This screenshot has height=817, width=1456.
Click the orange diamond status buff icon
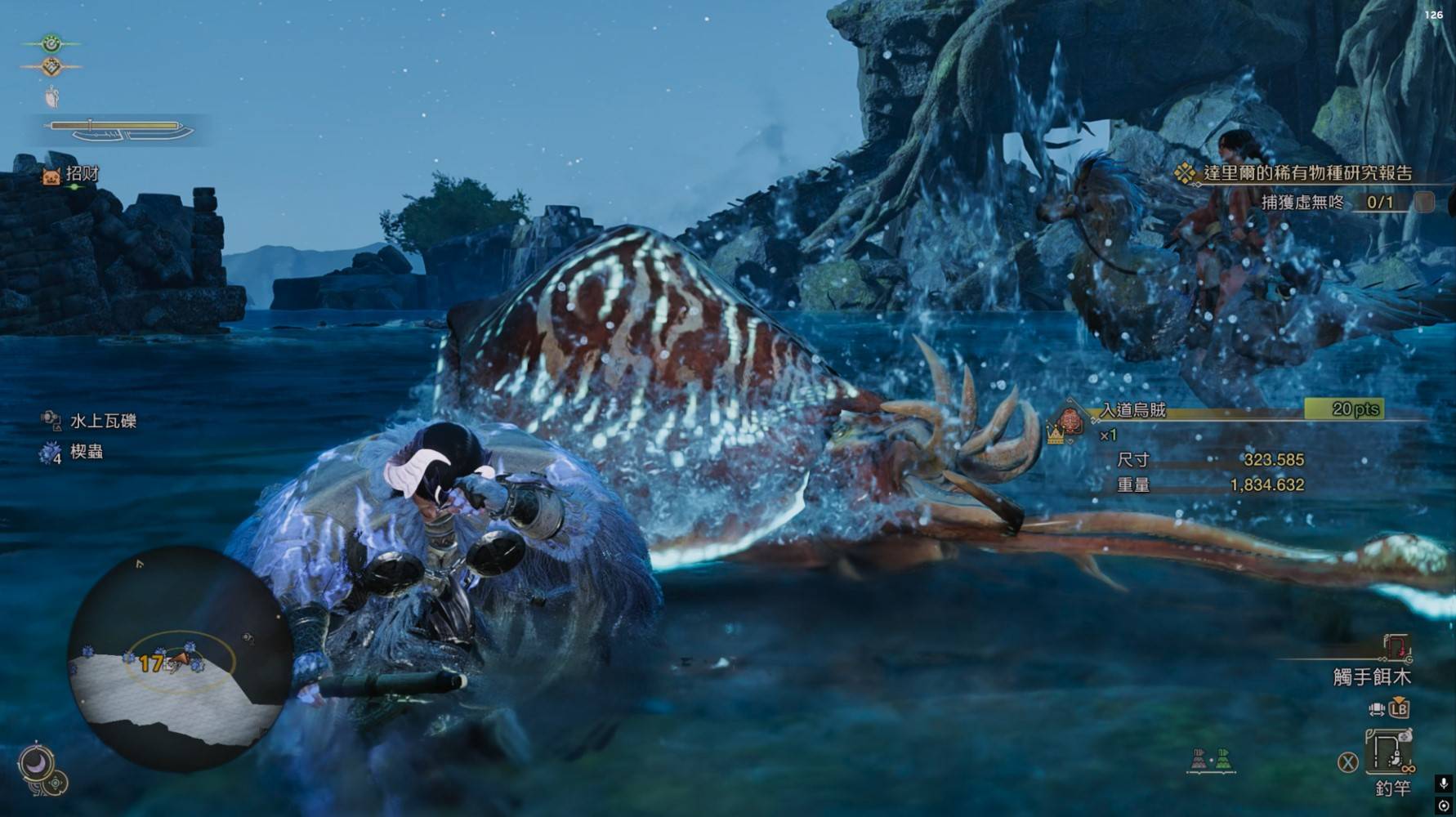click(51, 67)
